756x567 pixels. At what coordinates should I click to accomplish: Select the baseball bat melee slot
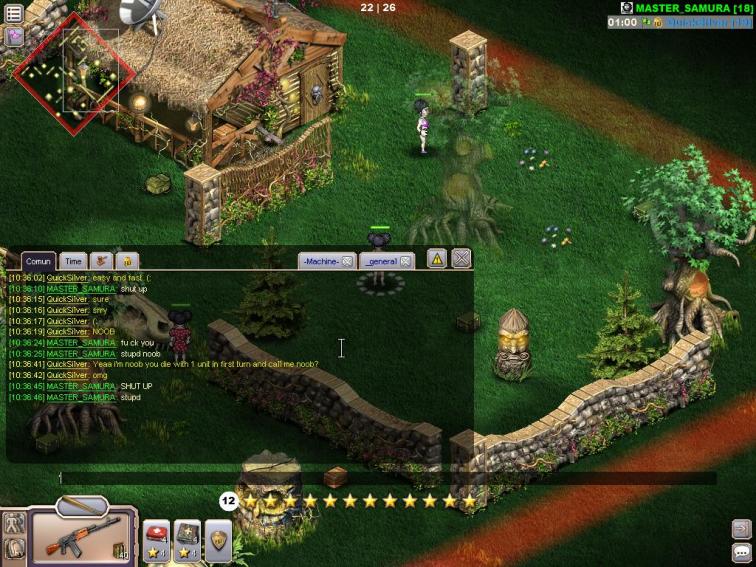(x=82, y=506)
